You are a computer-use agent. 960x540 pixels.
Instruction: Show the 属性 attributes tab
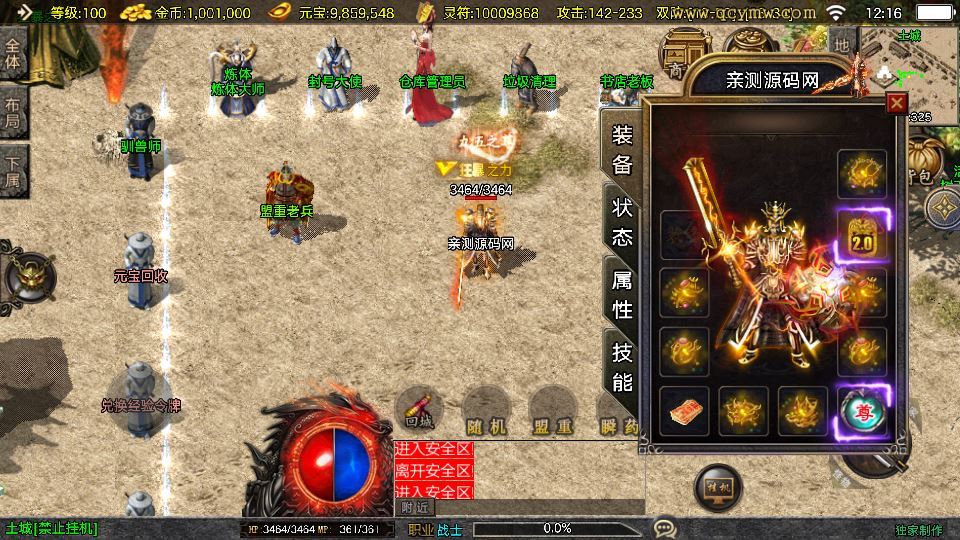click(622, 294)
